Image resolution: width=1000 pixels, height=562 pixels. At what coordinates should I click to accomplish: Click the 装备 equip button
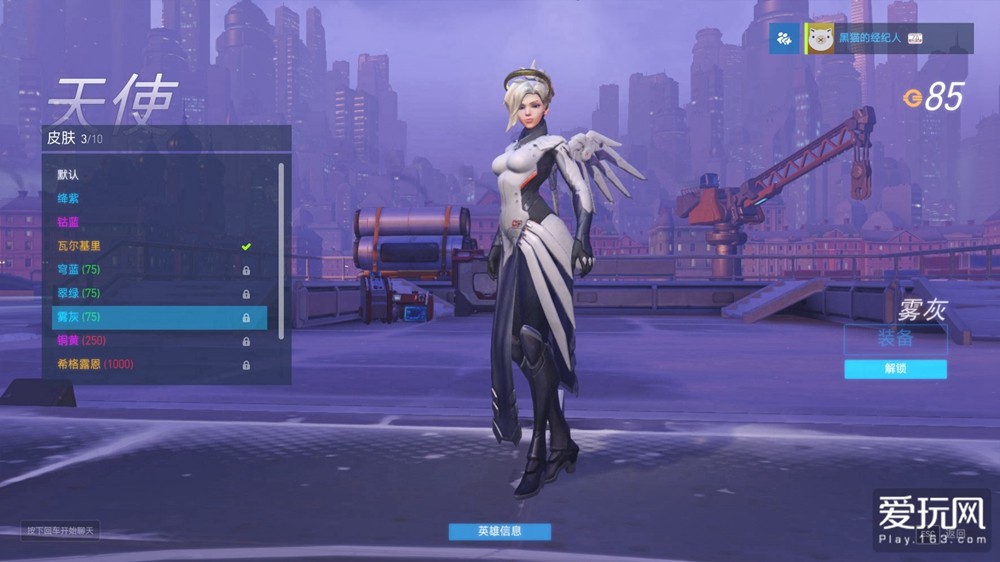click(x=895, y=338)
